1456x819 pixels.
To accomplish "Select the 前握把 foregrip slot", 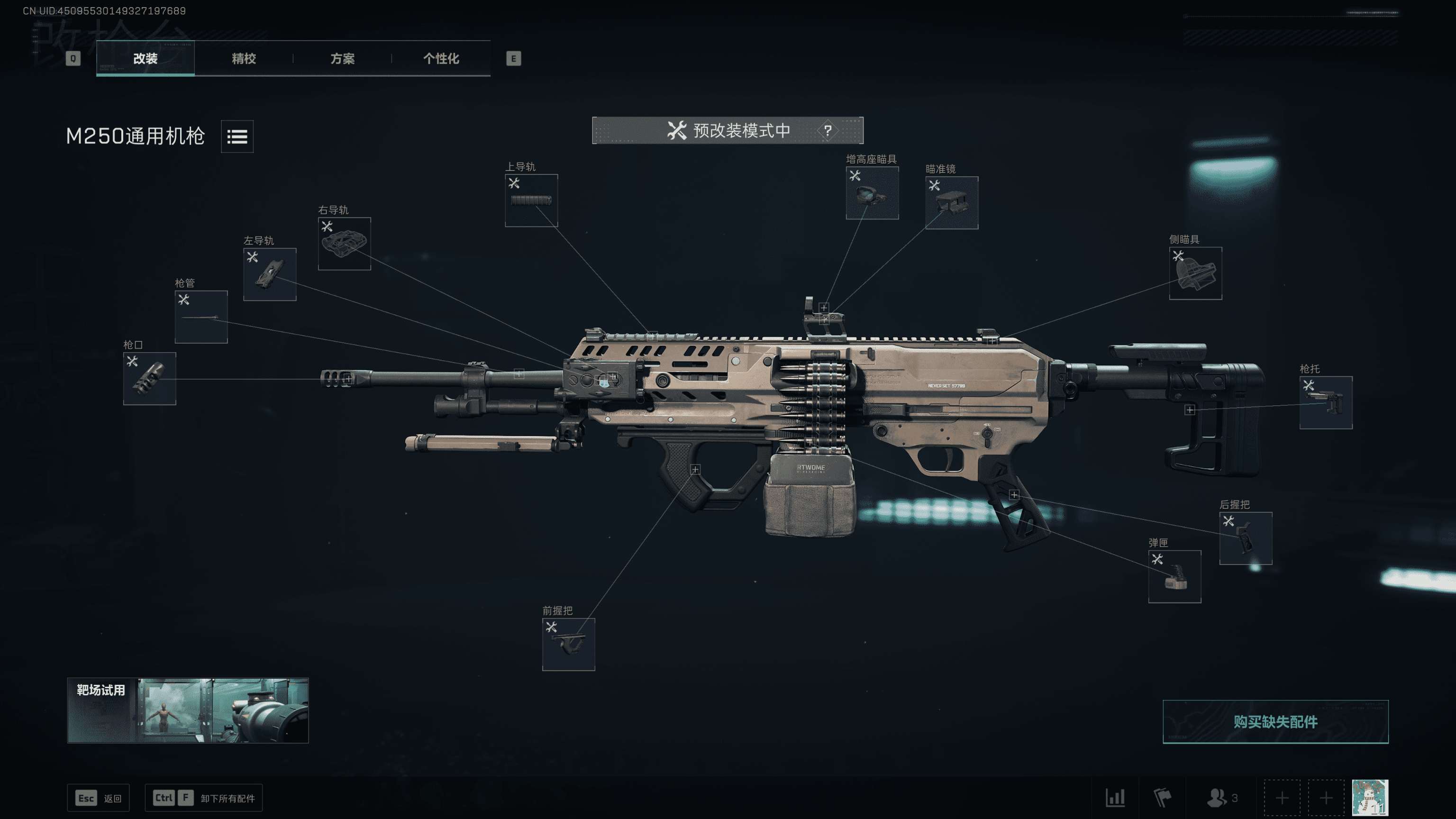I will (568, 645).
